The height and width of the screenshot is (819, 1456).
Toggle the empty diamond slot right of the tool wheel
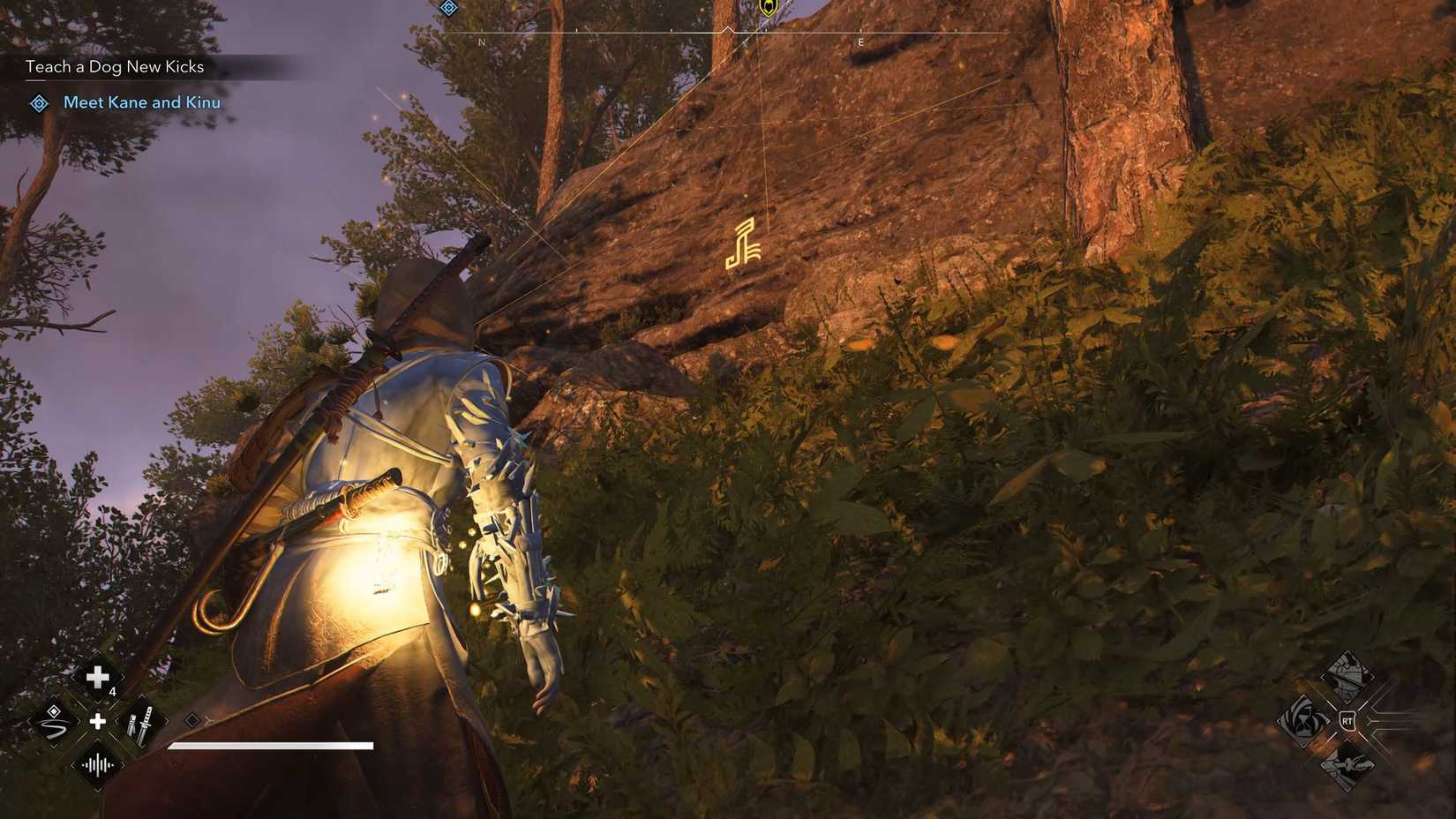[192, 719]
